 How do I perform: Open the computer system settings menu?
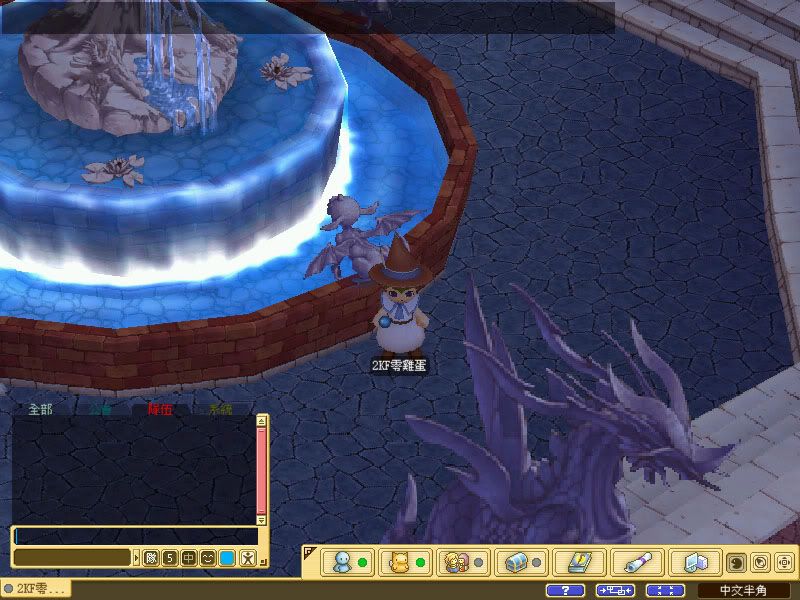coord(690,562)
